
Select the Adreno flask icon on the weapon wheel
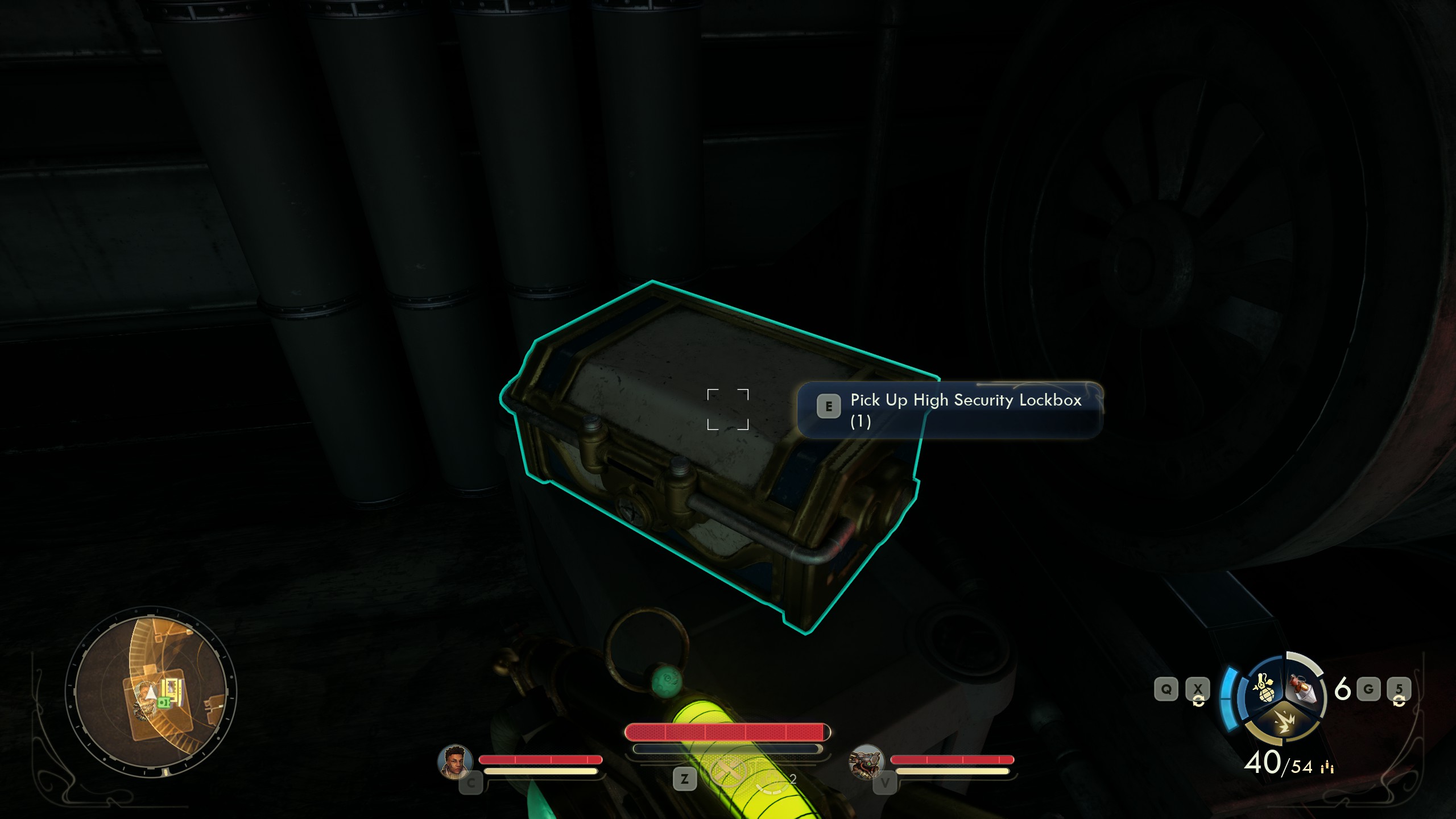(1301, 688)
